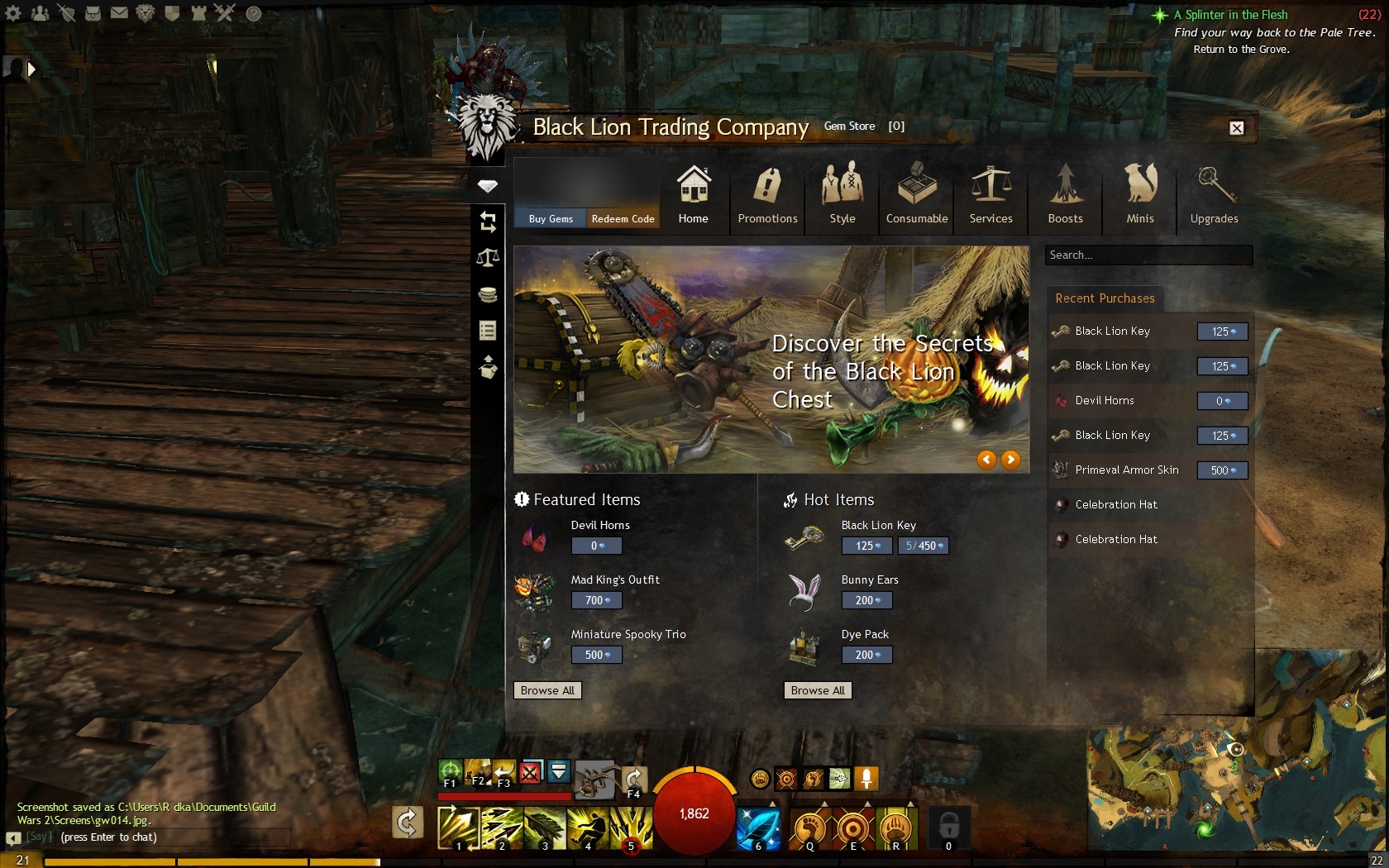Close the Black Lion Trading Company window

1236,128
